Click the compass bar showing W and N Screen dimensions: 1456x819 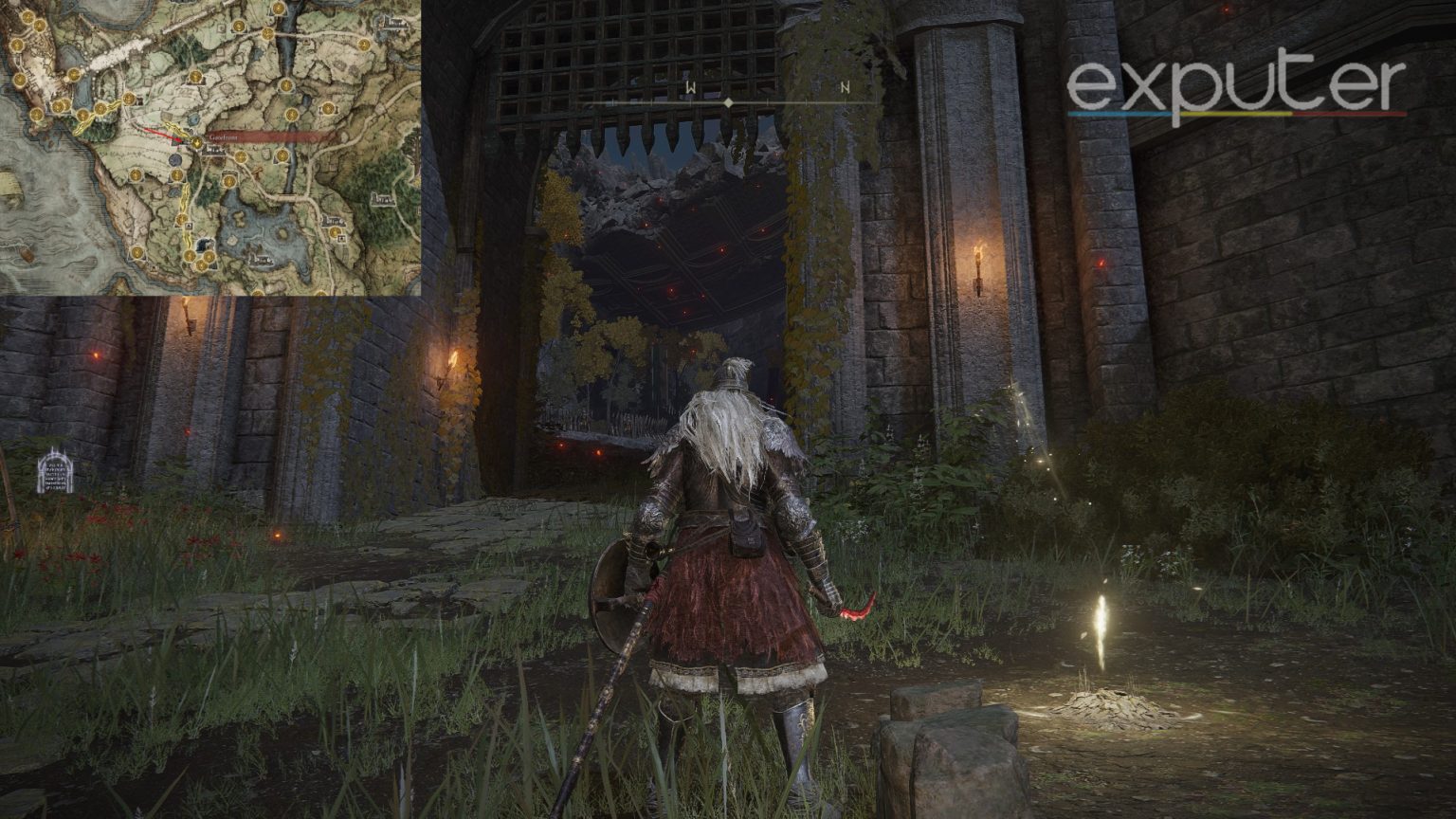click(x=728, y=99)
